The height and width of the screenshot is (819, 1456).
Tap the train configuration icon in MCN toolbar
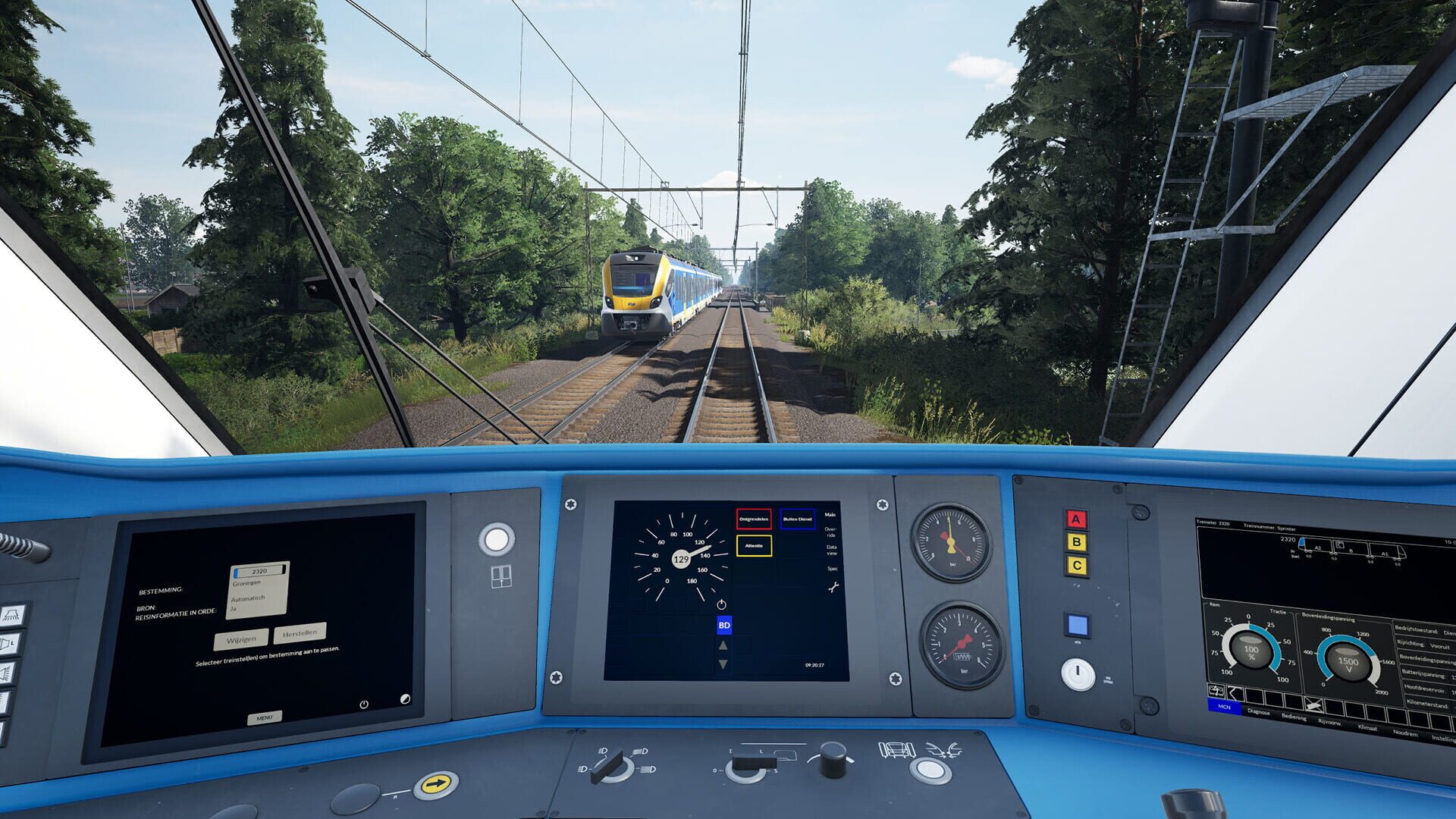pyautogui.click(x=1216, y=691)
